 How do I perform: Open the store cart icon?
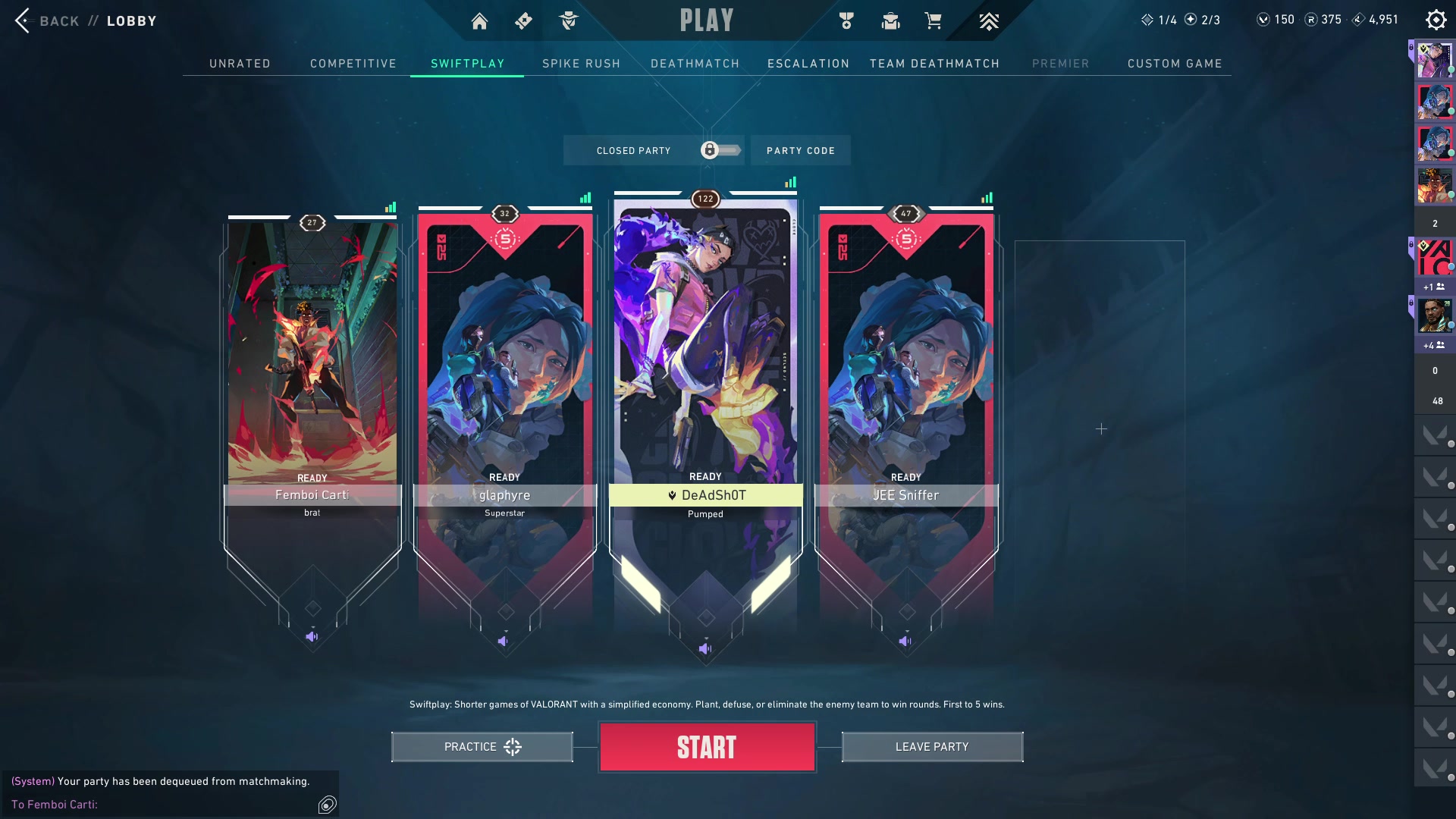[933, 21]
